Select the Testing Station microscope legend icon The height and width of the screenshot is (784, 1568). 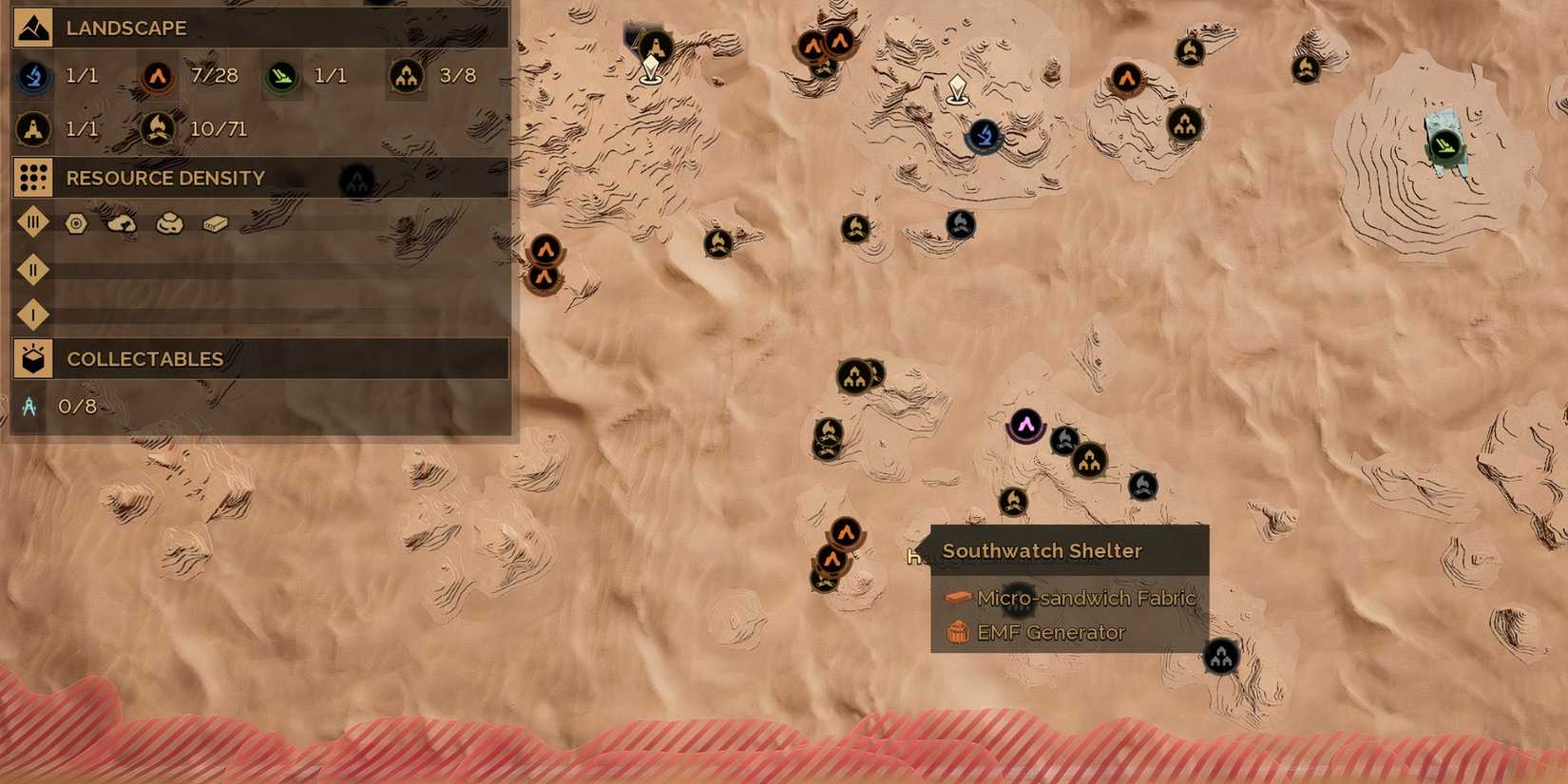pyautogui.click(x=31, y=76)
